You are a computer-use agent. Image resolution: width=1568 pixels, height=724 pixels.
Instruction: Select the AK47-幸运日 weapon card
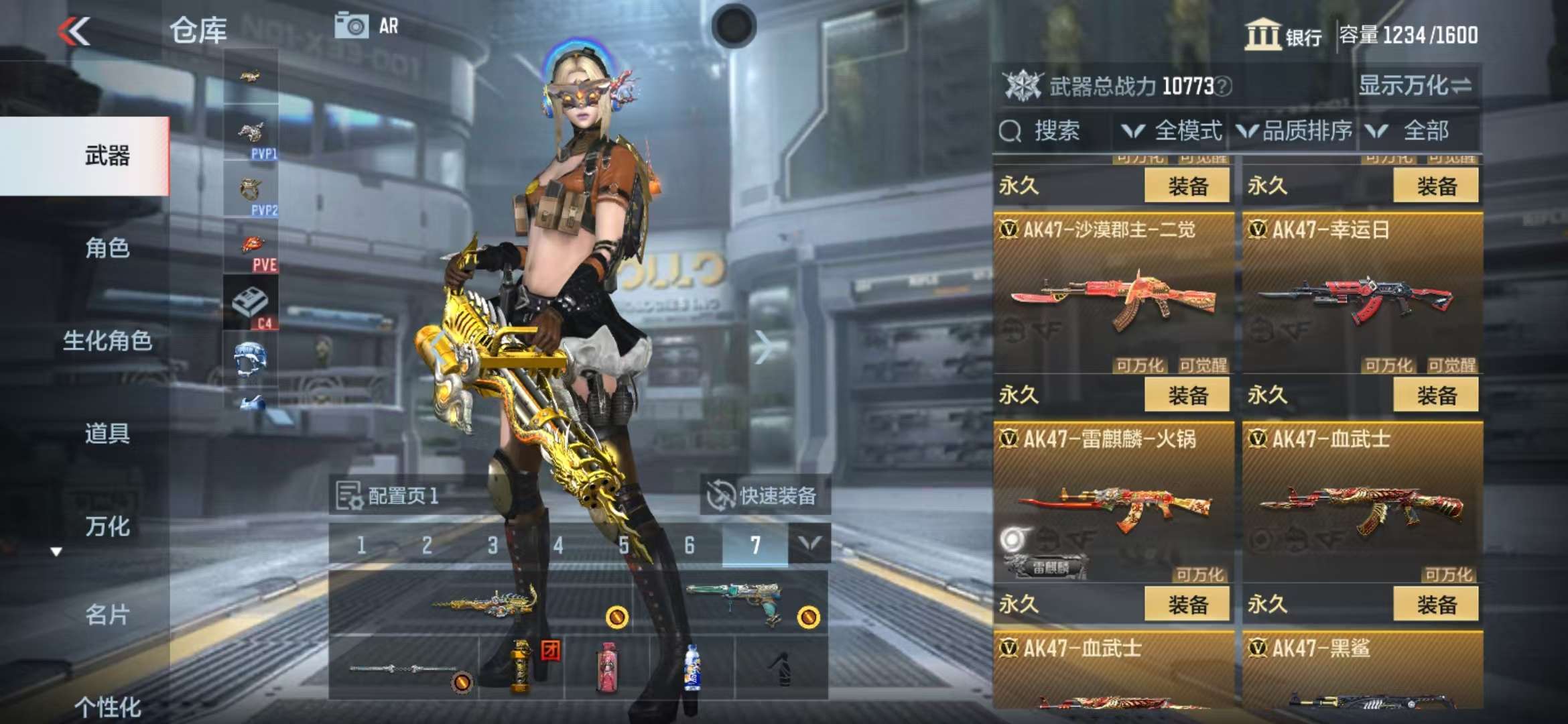pos(1362,295)
